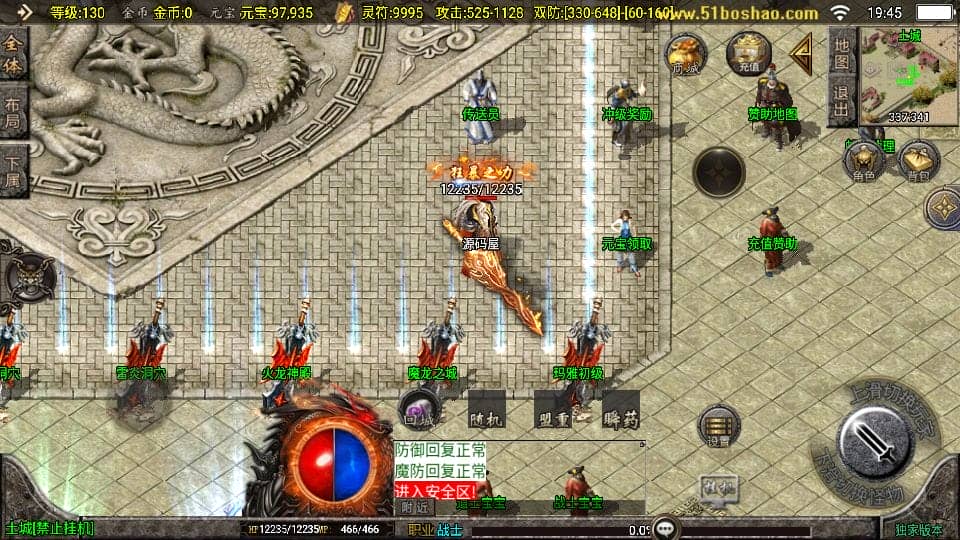This screenshot has width=960, height=540.
Task: Use the 瞬药 instant potion button
Action: (620, 410)
